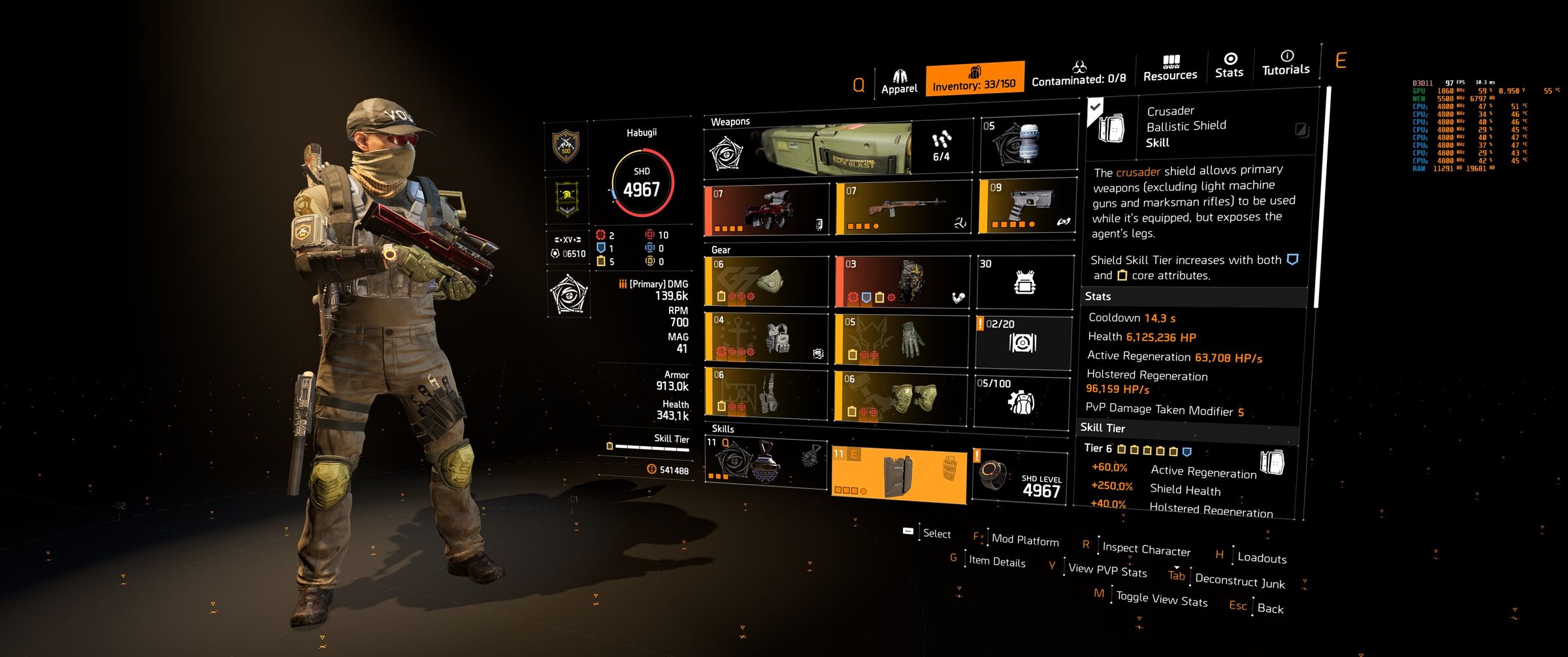Select the chest vest gear slot
The image size is (1568, 657).
coord(766,338)
